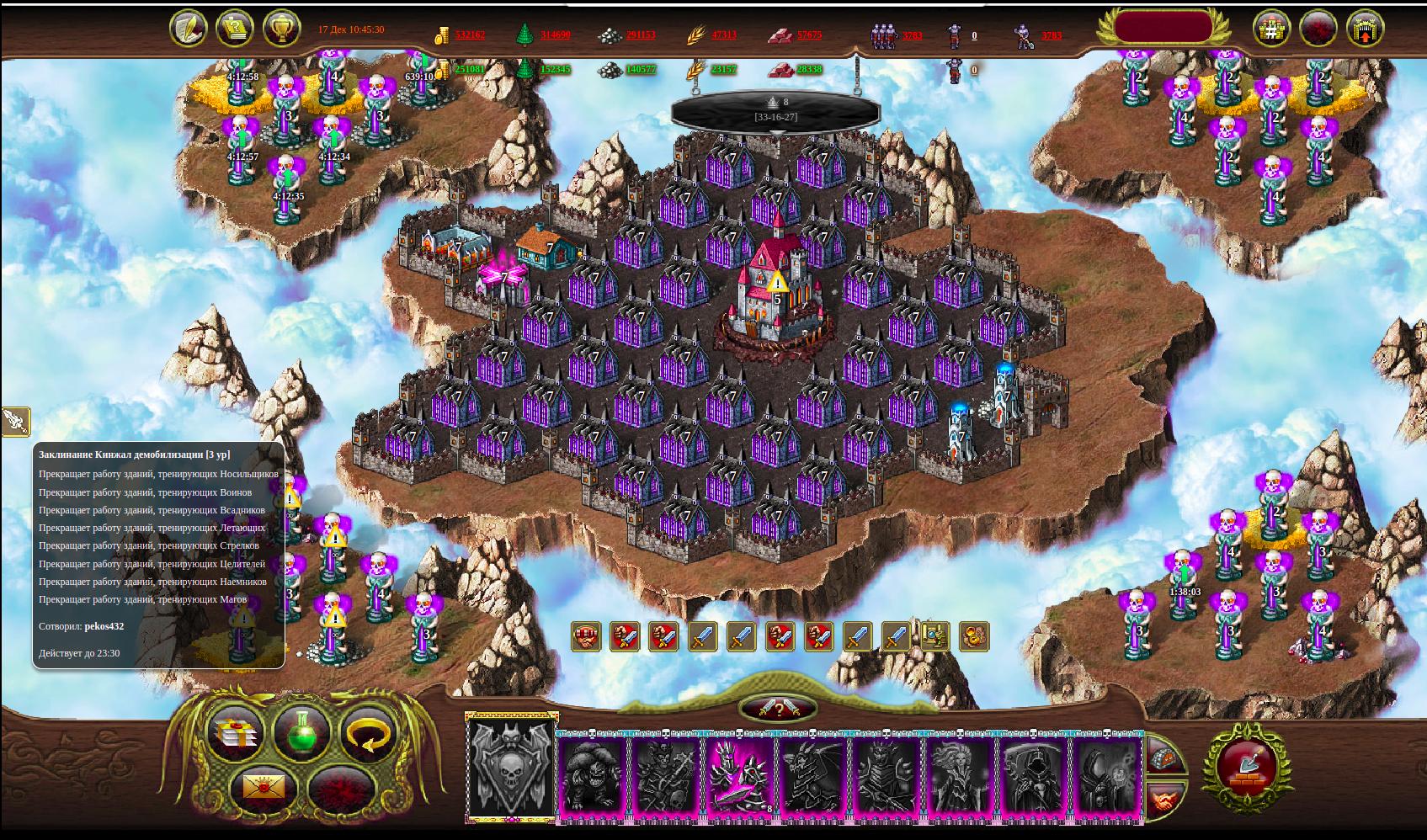Viewport: 1427px width, 840px height.
Task: Open the handshake side button
Action: click(1164, 800)
